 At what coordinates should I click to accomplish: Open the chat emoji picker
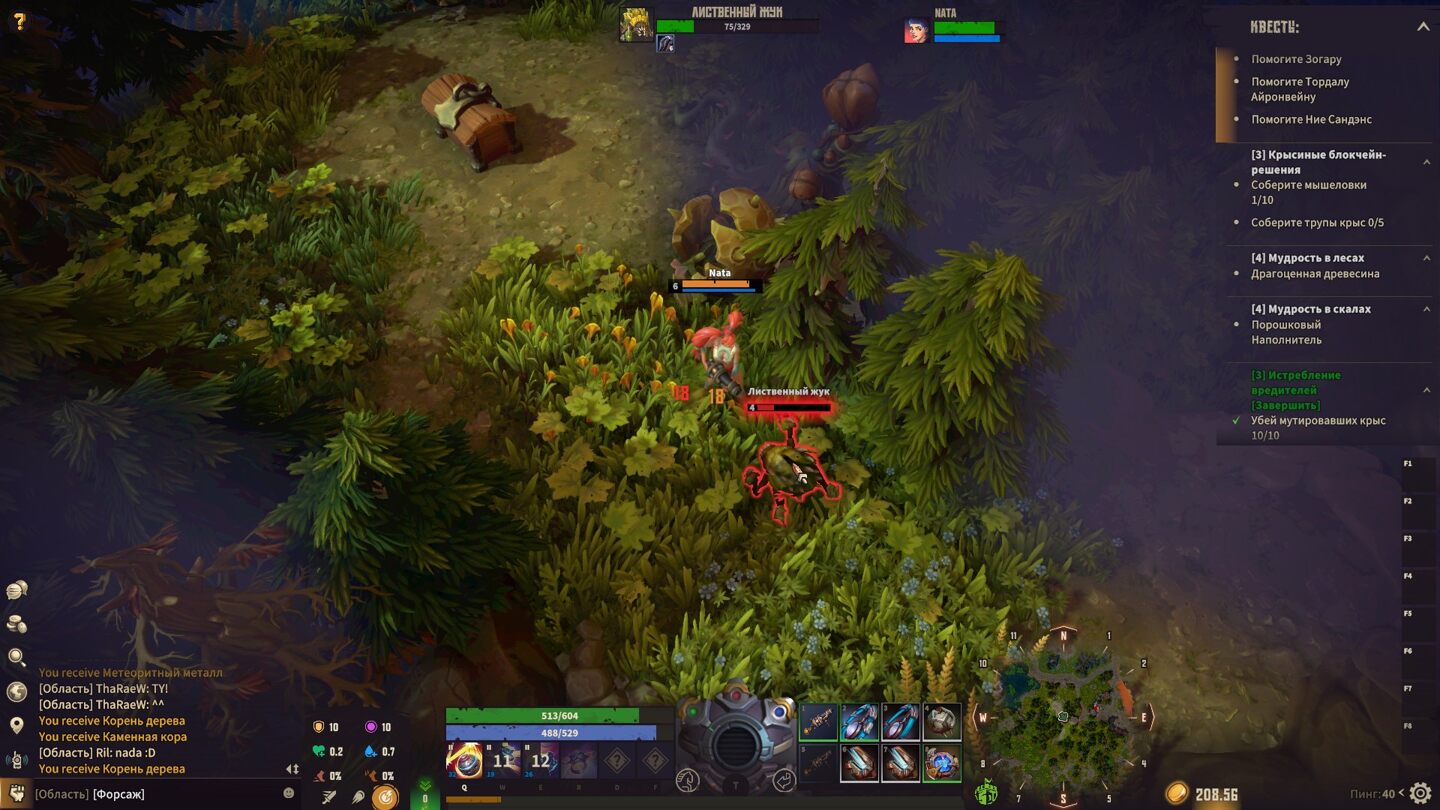(x=289, y=793)
